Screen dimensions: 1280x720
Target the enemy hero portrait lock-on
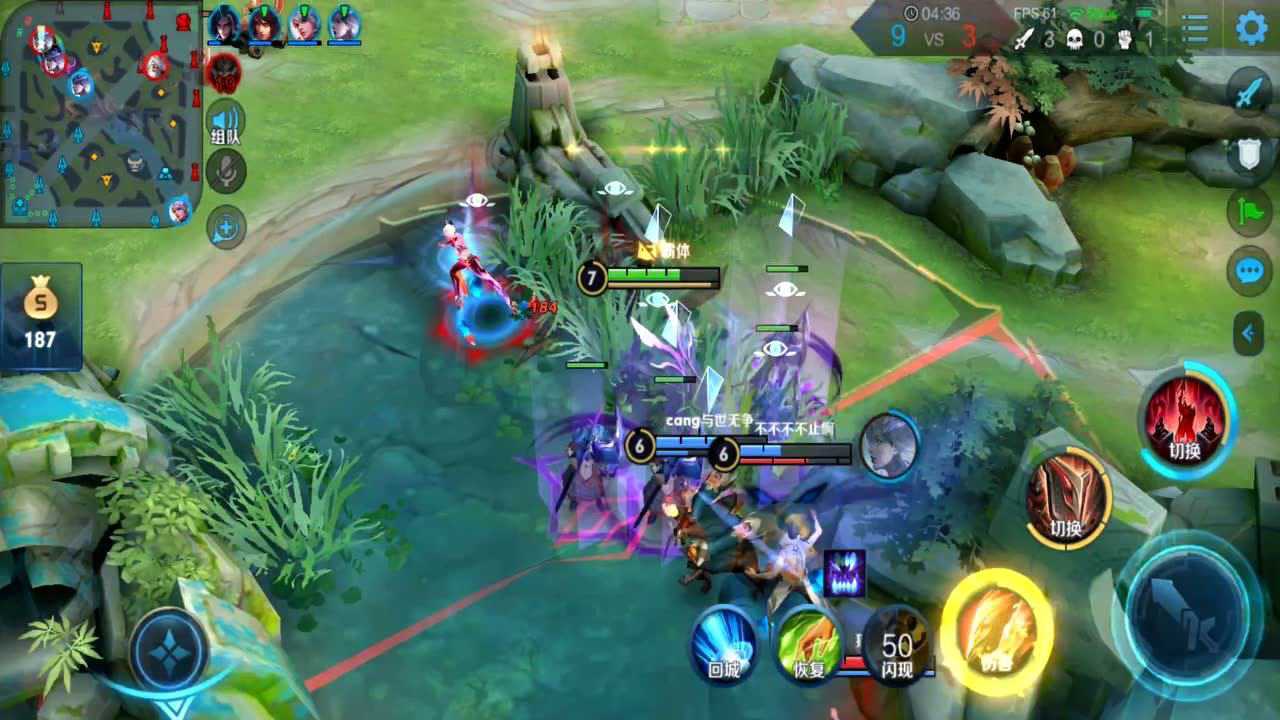coord(889,446)
